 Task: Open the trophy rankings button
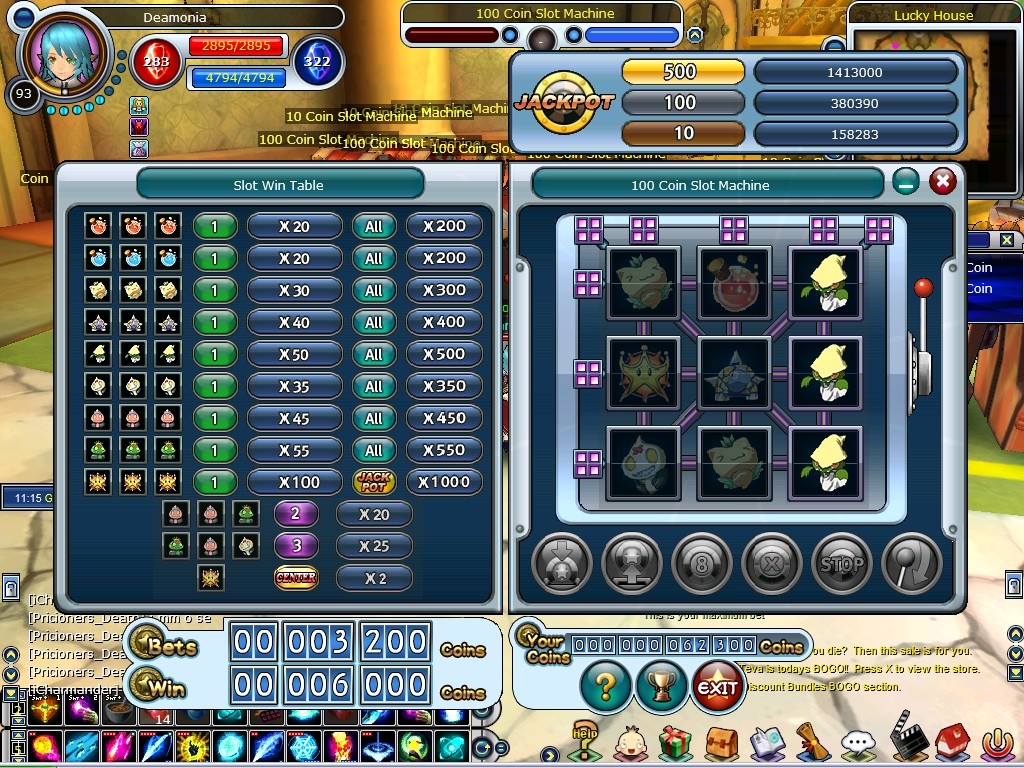point(661,687)
